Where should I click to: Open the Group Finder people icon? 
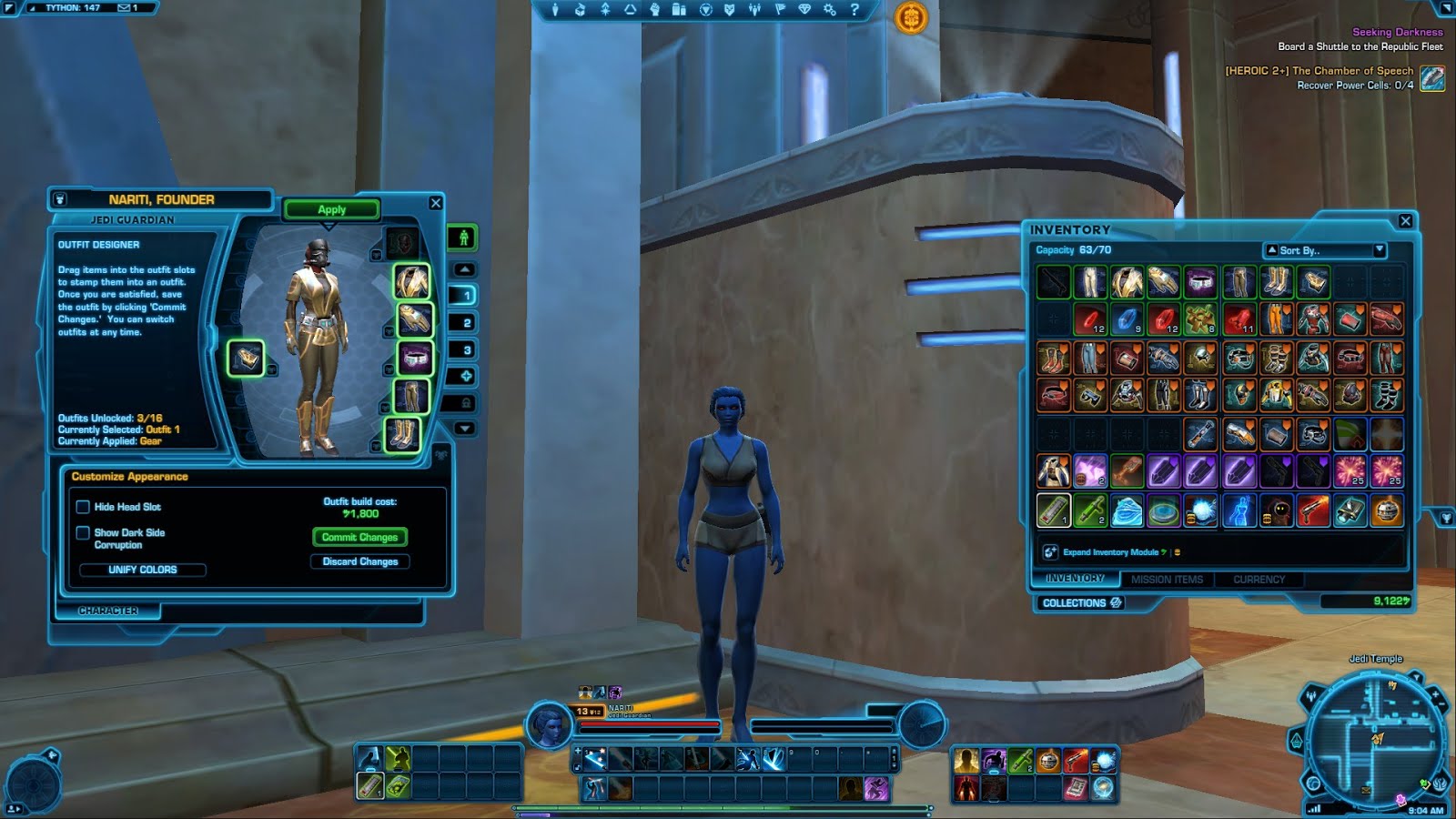(x=753, y=10)
